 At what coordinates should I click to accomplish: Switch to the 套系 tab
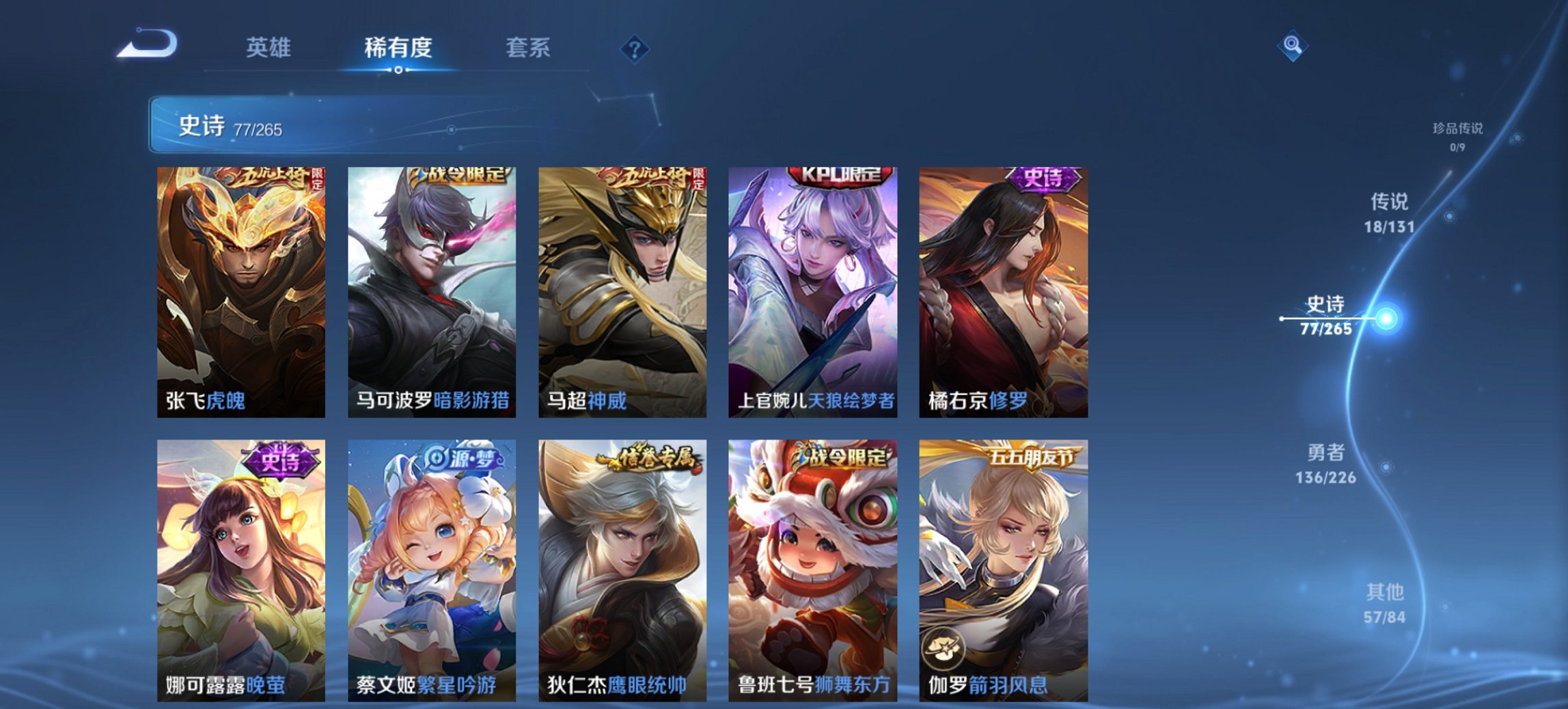click(528, 48)
